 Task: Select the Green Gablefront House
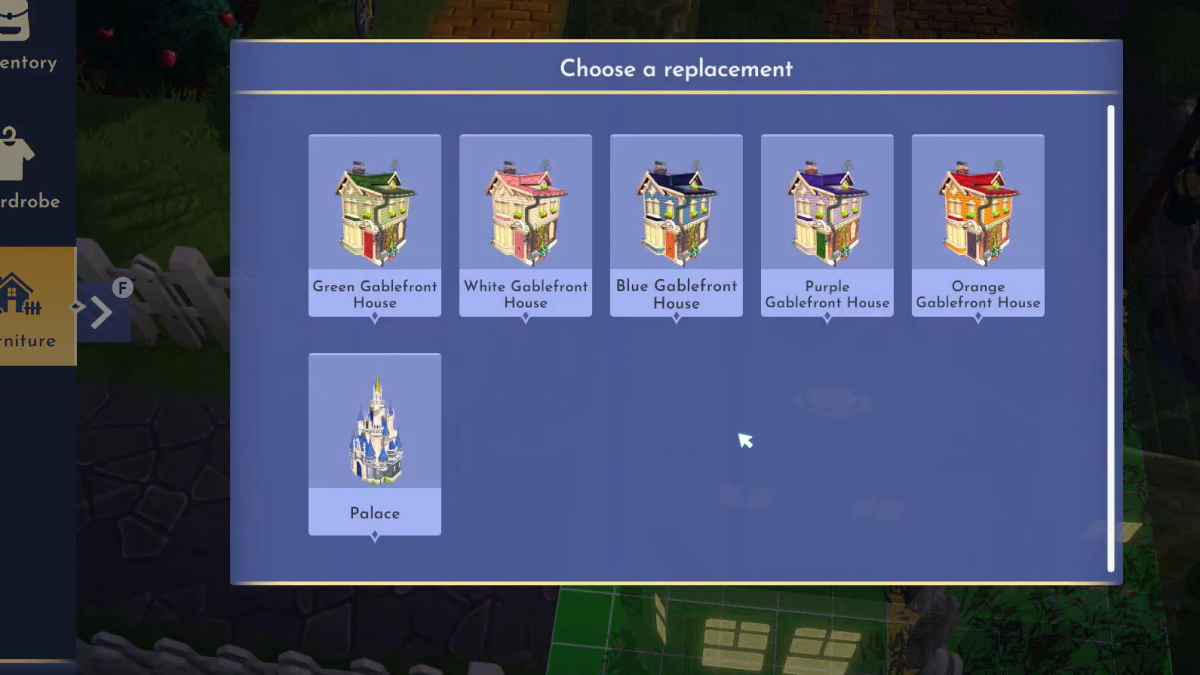[374, 225]
